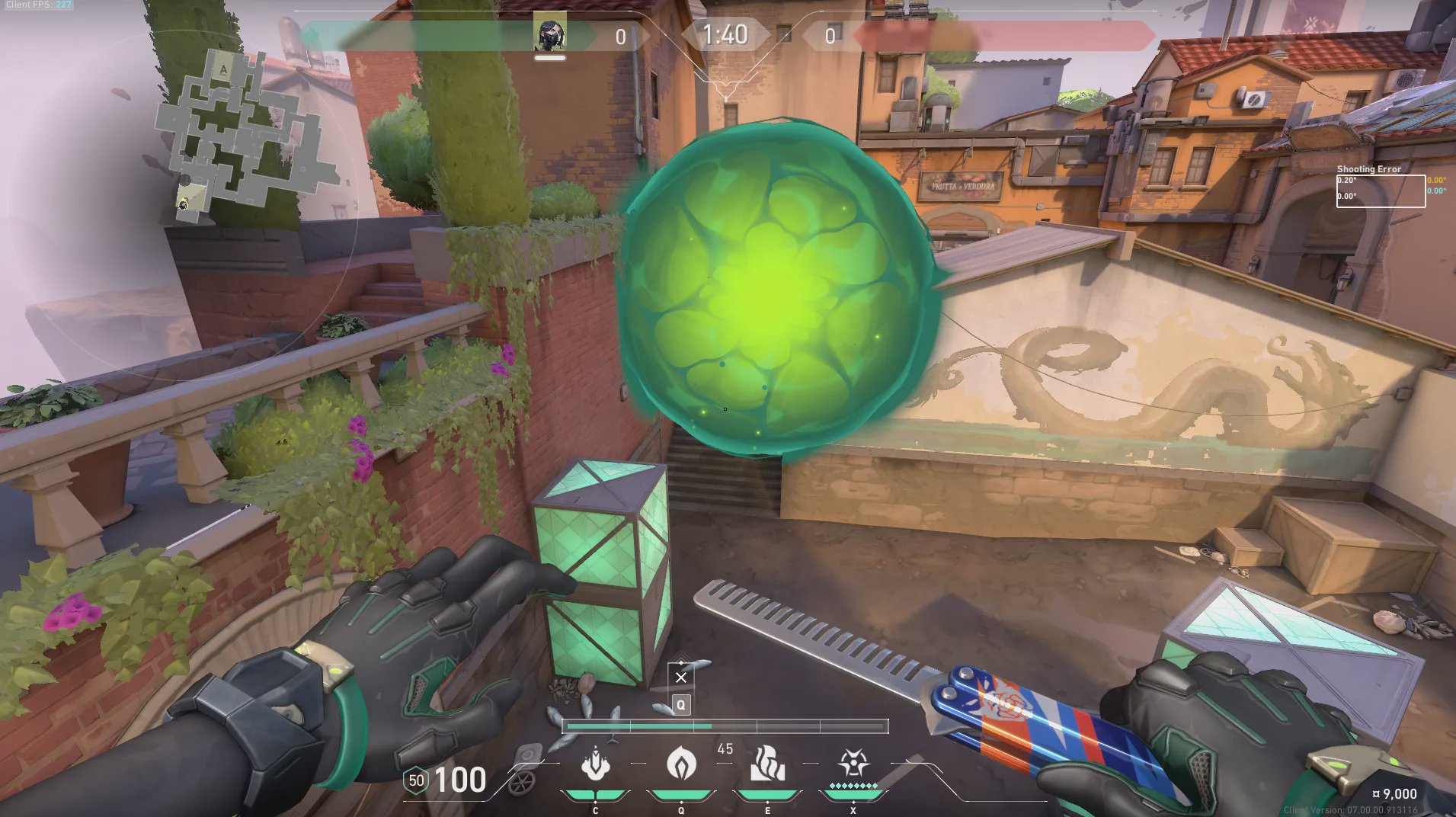Image resolution: width=1456 pixels, height=817 pixels.
Task: Activate the Snake Bite ability icon
Action: [595, 764]
